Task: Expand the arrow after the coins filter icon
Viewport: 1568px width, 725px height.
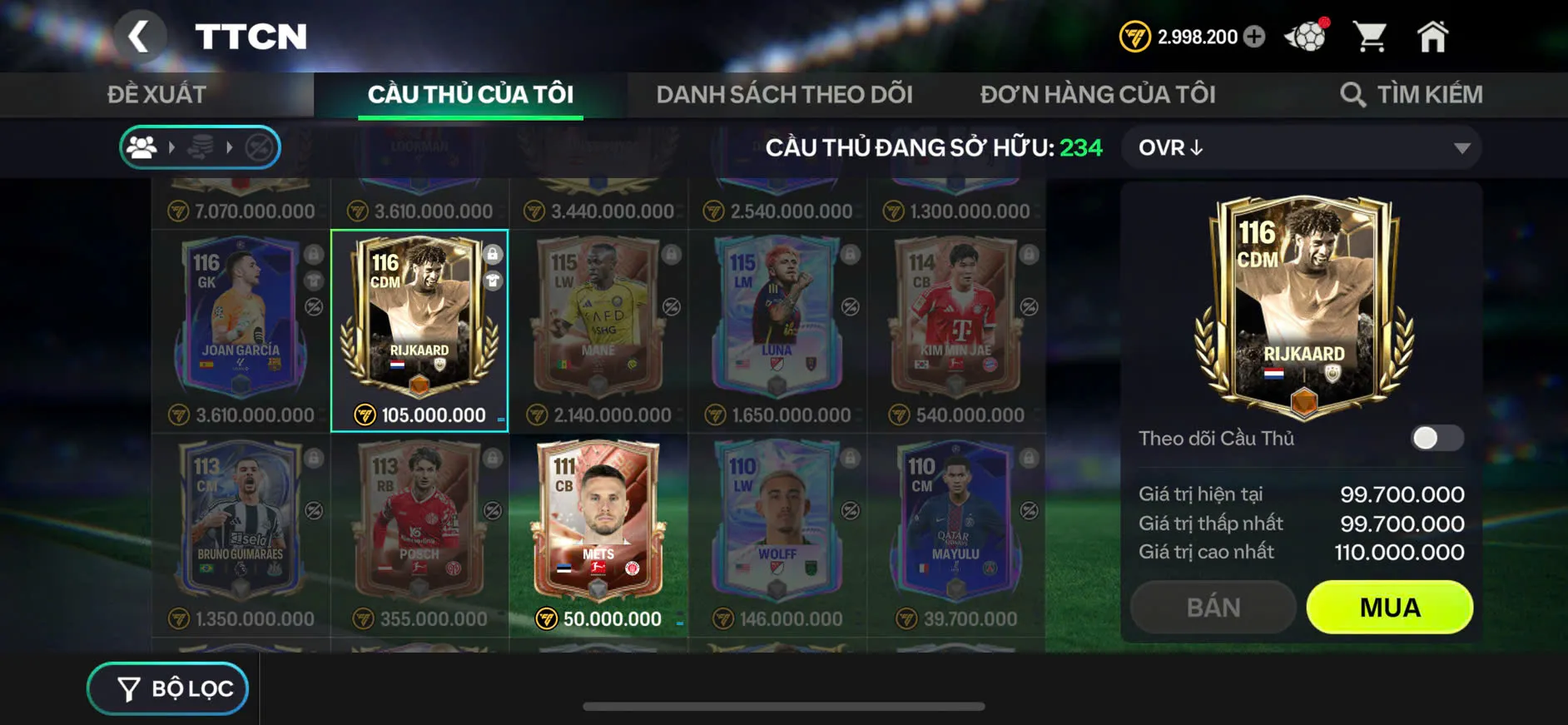Action: point(230,147)
